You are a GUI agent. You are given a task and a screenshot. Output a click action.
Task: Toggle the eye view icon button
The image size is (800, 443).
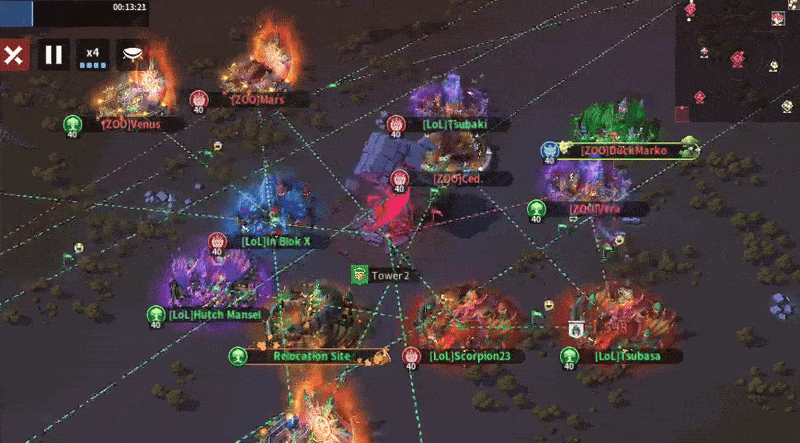[132, 54]
